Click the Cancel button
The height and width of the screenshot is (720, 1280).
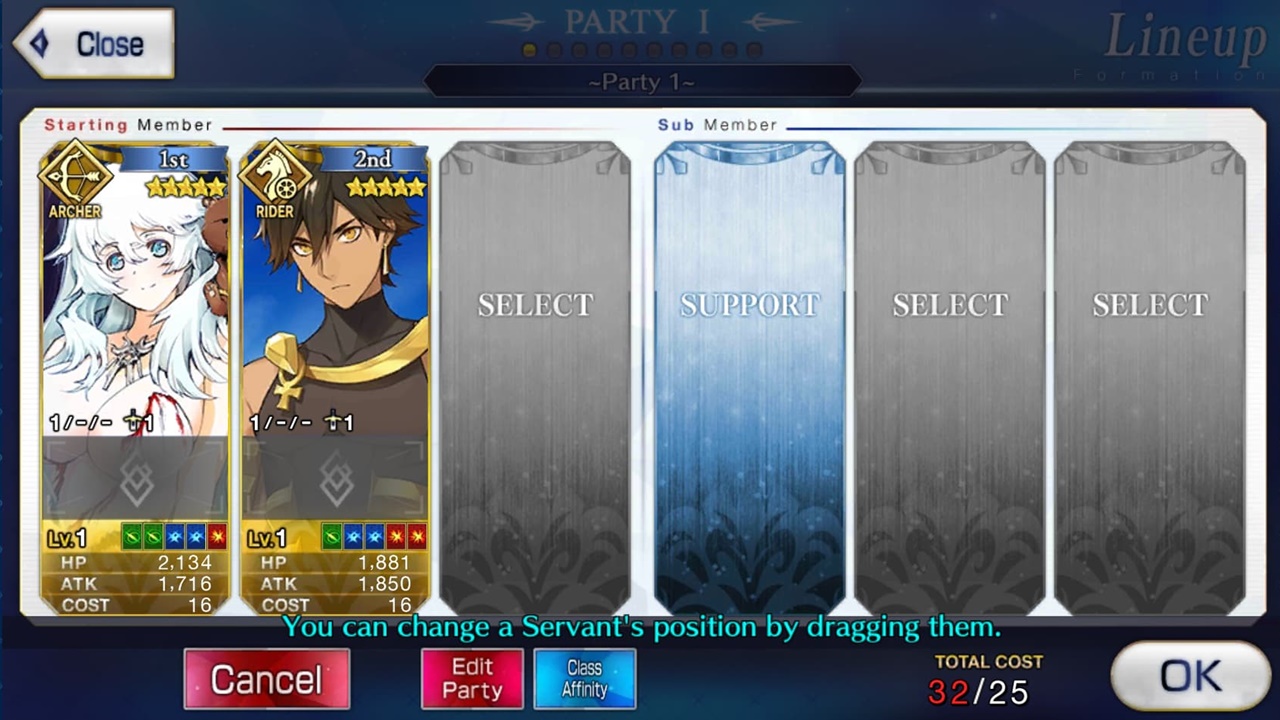pyautogui.click(x=266, y=678)
